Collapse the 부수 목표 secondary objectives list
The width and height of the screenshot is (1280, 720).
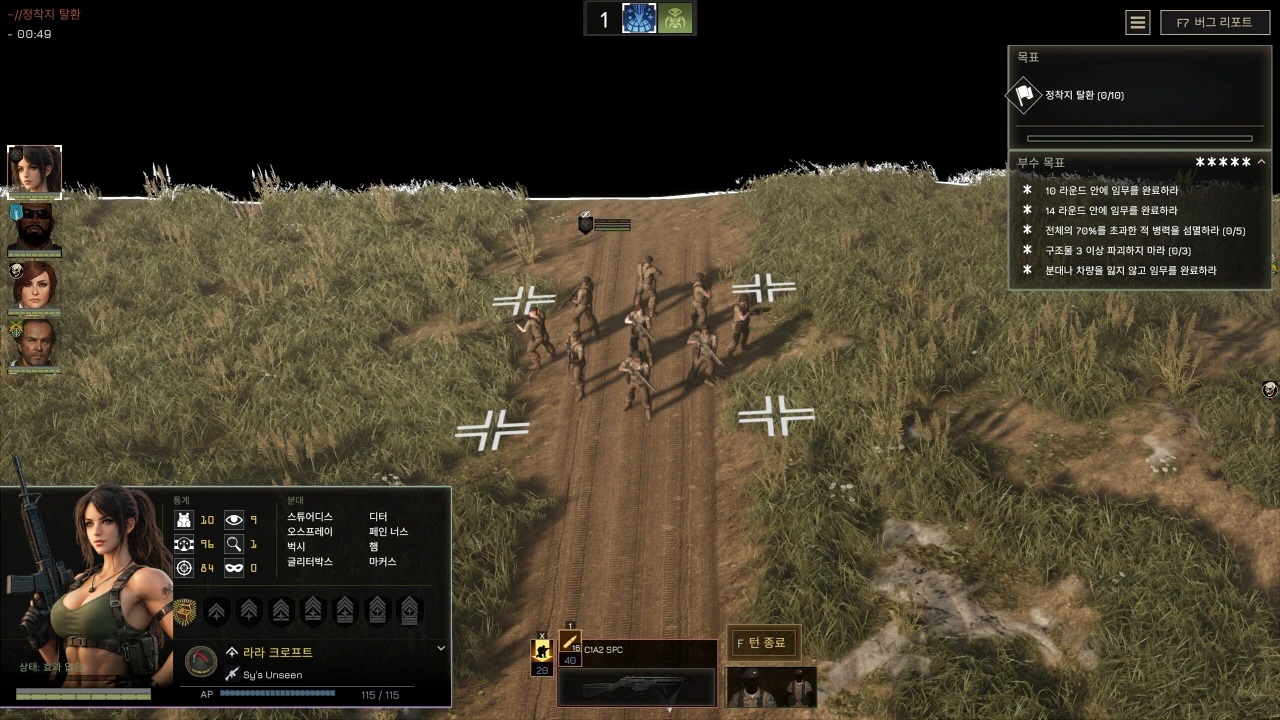tap(1262, 162)
